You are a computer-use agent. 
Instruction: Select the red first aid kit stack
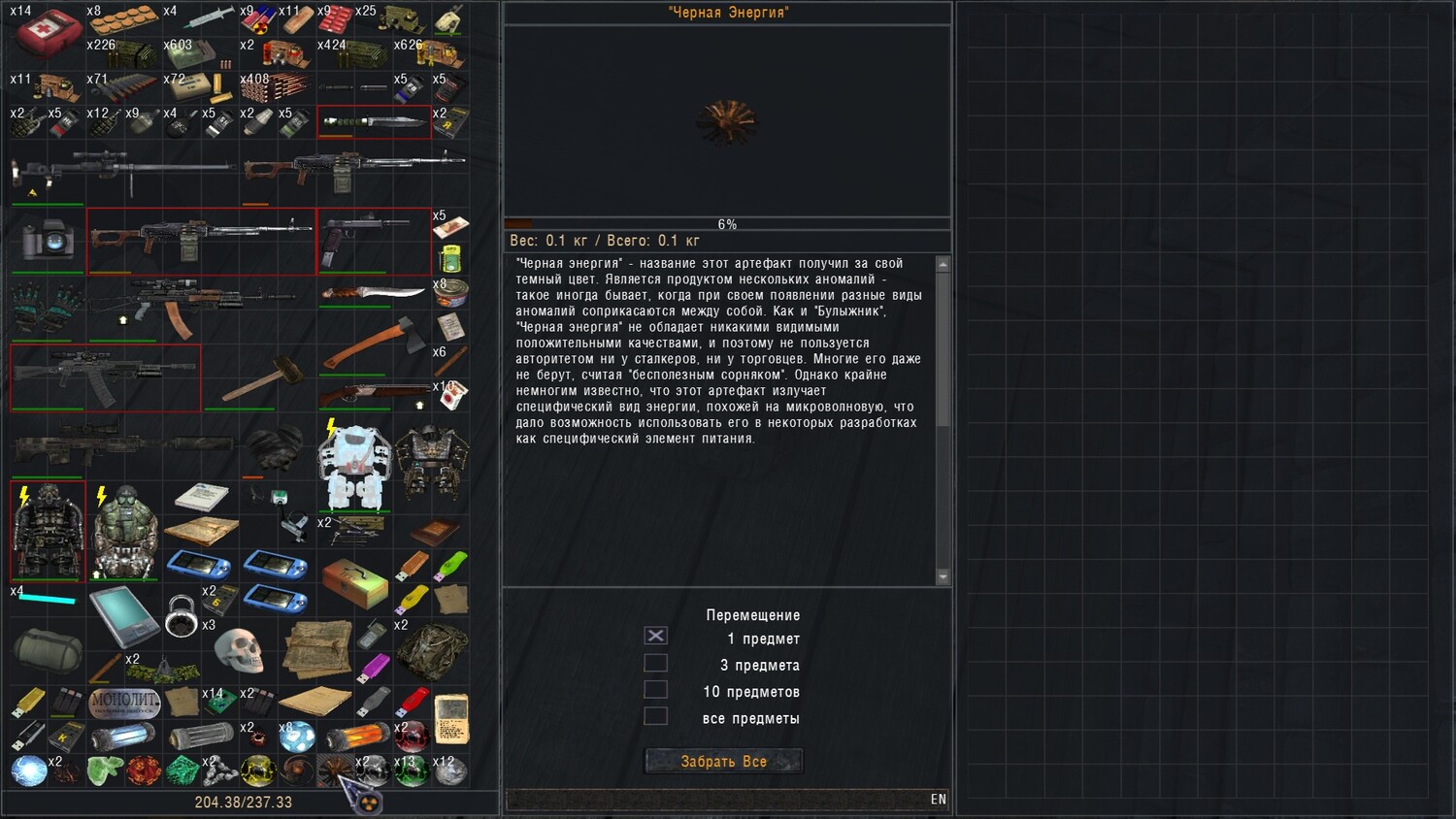[46, 32]
